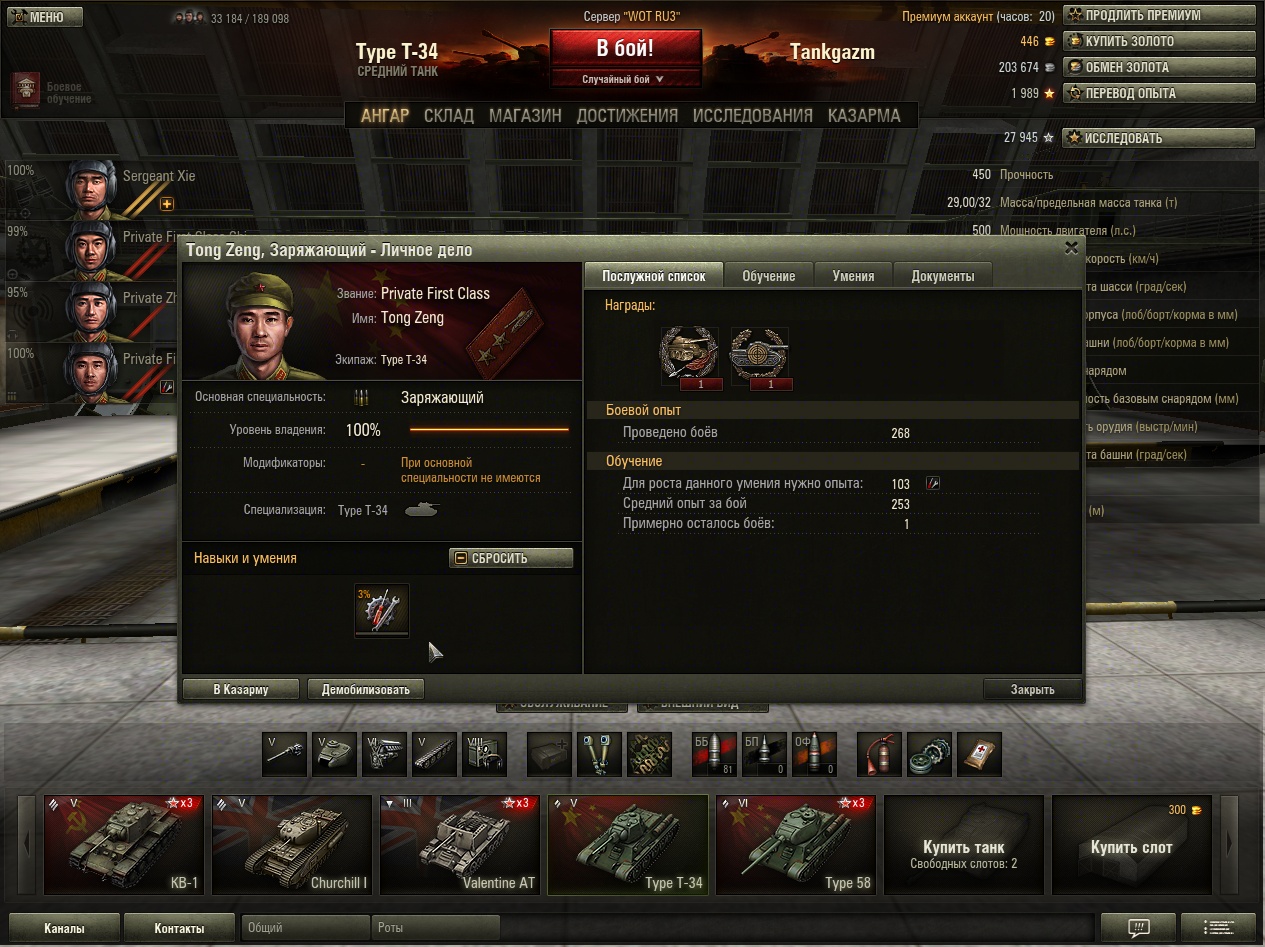Start battle with the В бой! button
Image resolution: width=1265 pixels, height=947 pixels.
click(625, 48)
